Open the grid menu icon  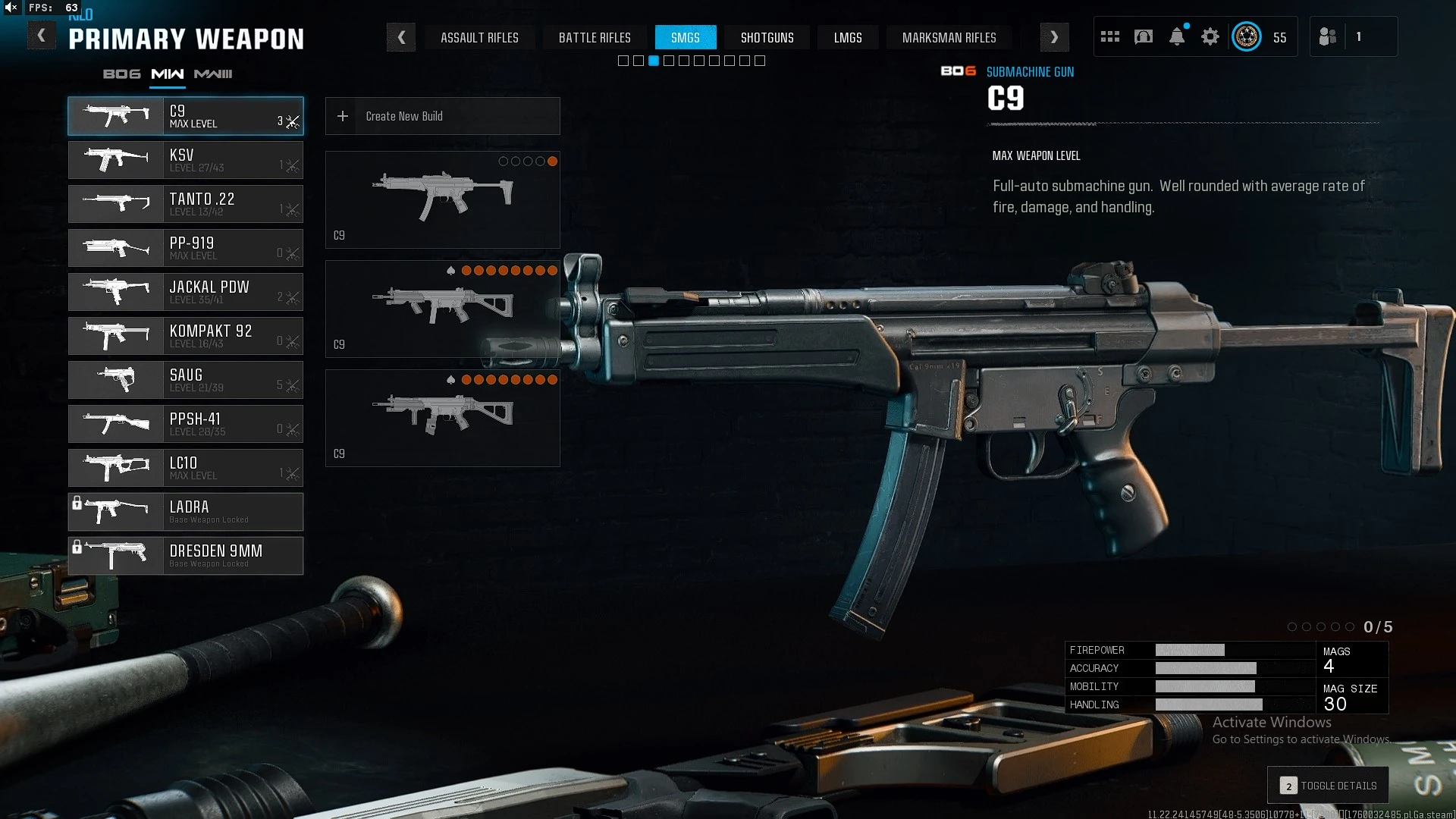(1110, 36)
